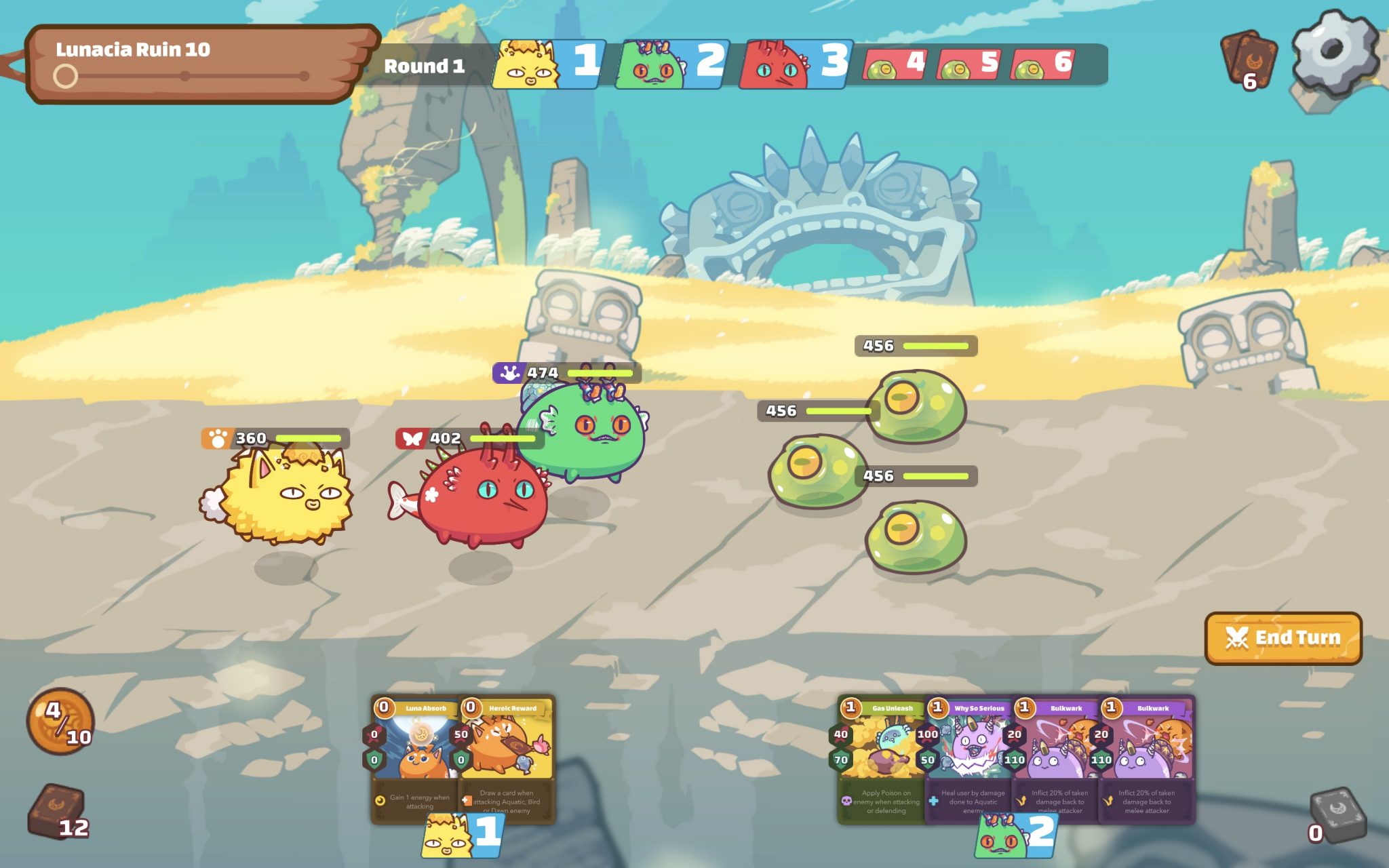Click the End Turn button
This screenshot has width=1389, height=868.
click(x=1283, y=638)
